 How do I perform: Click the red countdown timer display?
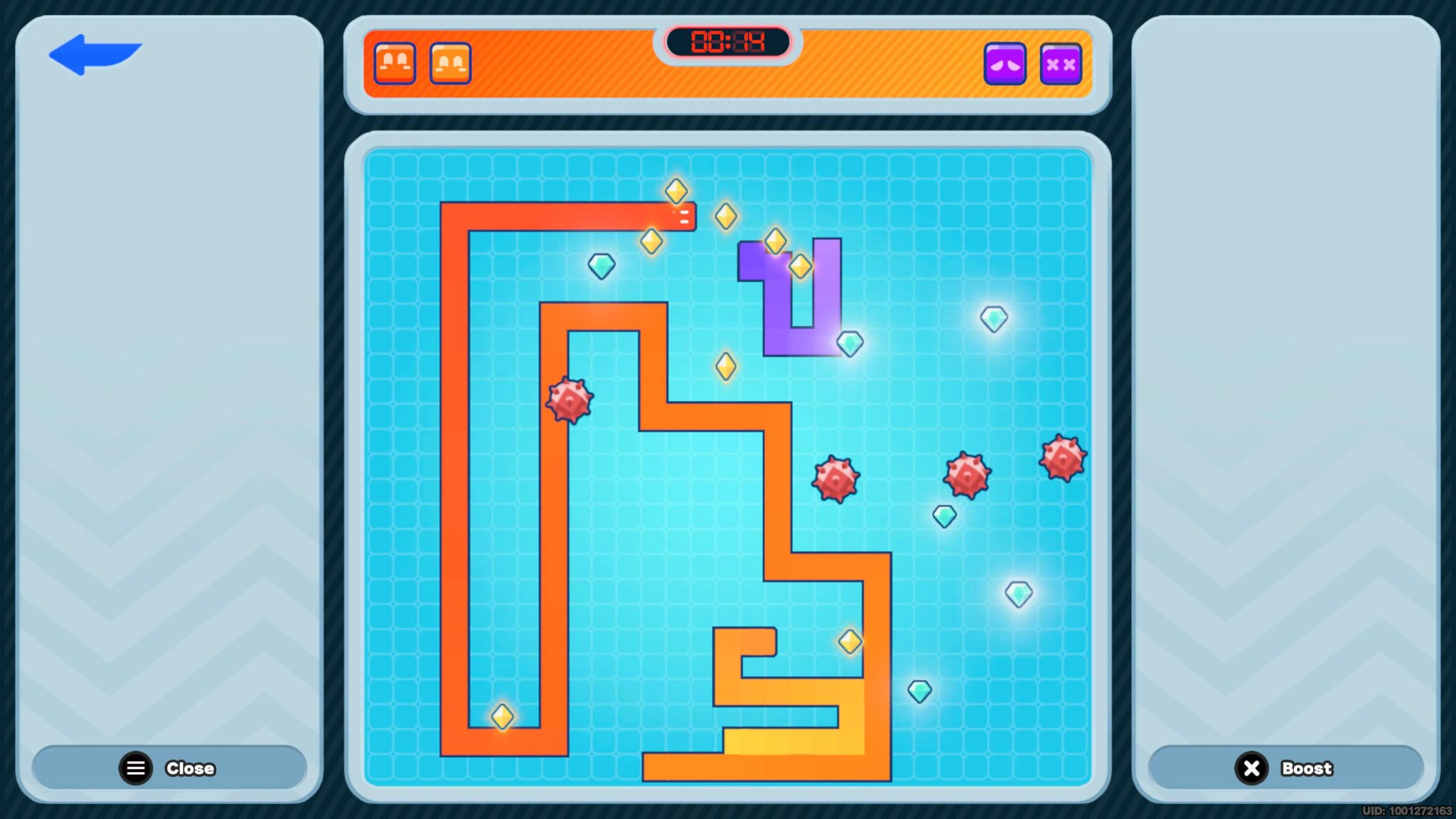click(728, 41)
